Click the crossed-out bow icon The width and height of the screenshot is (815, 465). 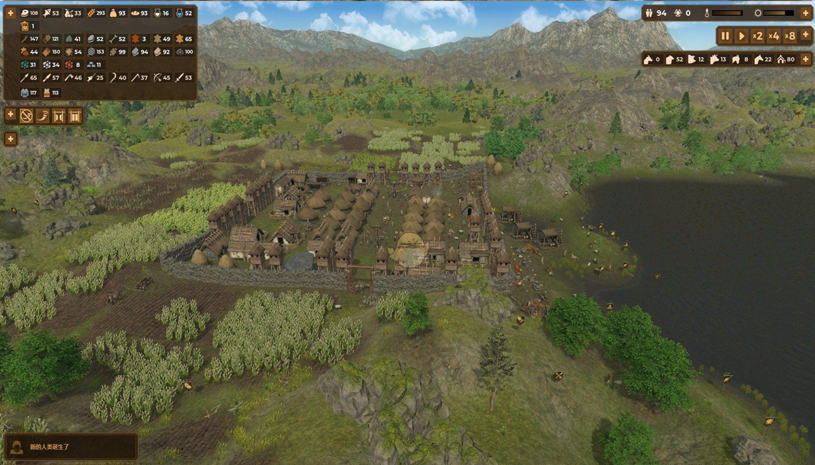pyautogui.click(x=27, y=116)
